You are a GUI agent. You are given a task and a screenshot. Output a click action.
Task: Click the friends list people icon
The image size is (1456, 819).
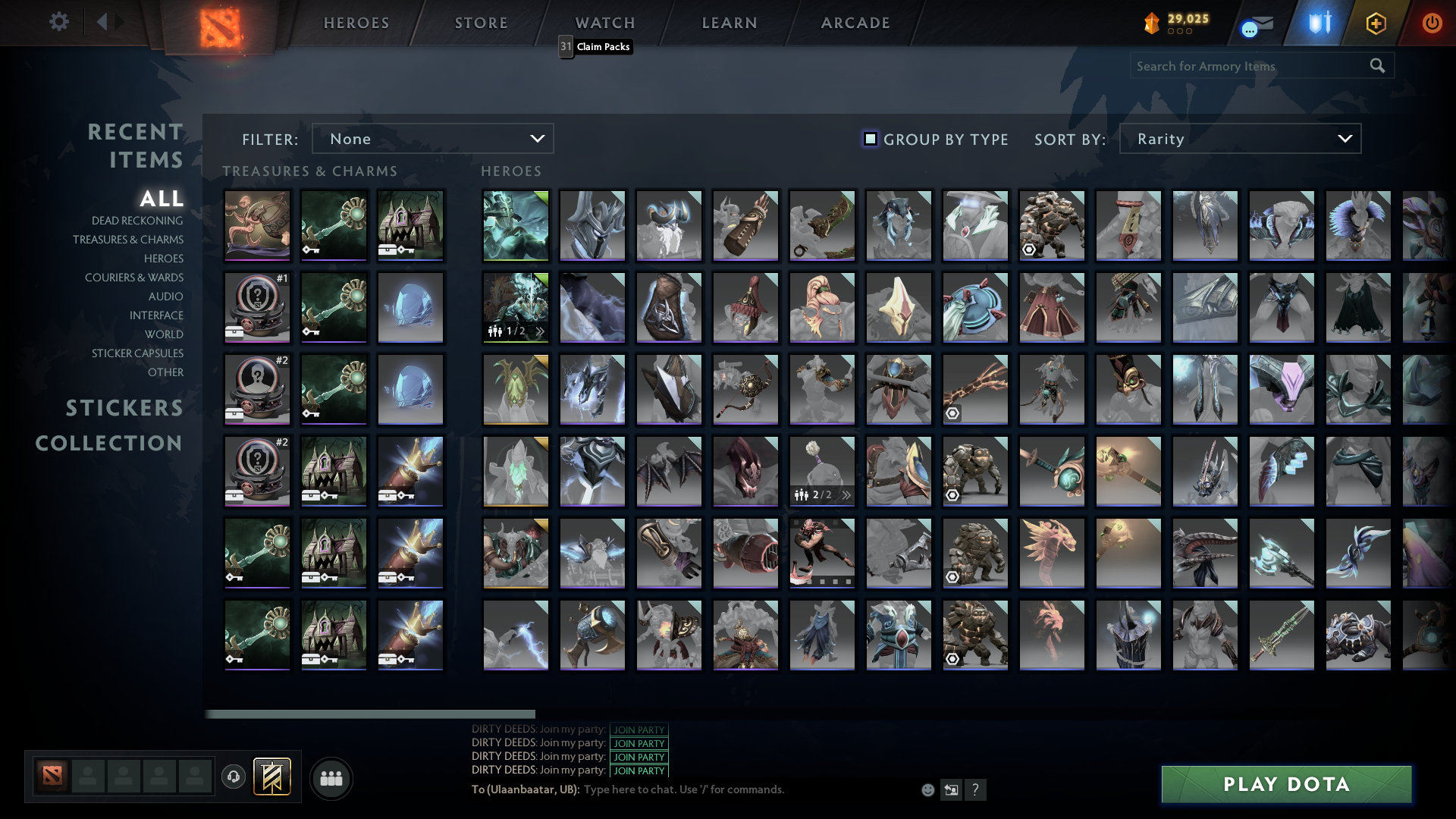331,777
